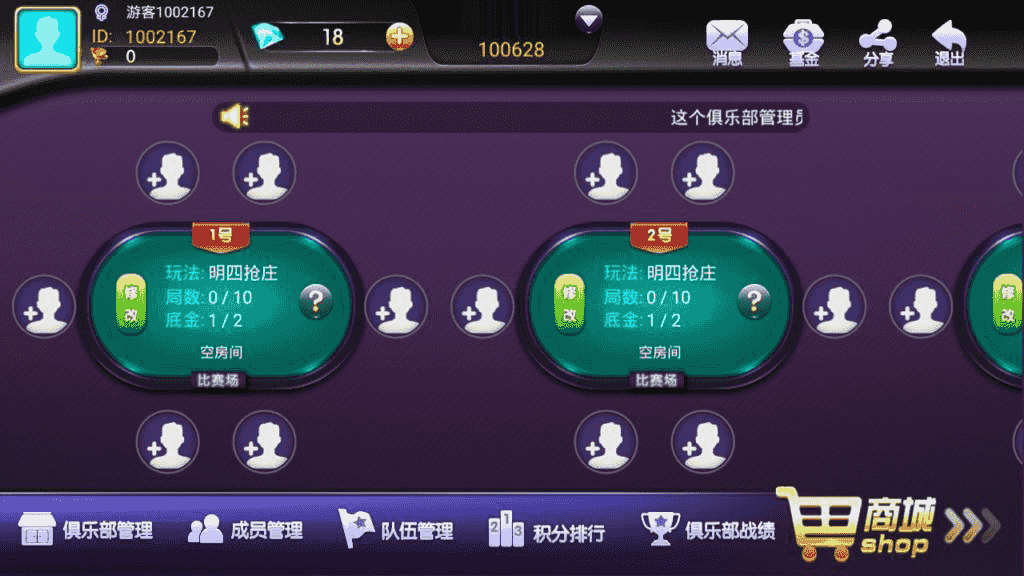Click 修改 on table 1号
This screenshot has height=576, width=1024.
pyautogui.click(x=130, y=303)
